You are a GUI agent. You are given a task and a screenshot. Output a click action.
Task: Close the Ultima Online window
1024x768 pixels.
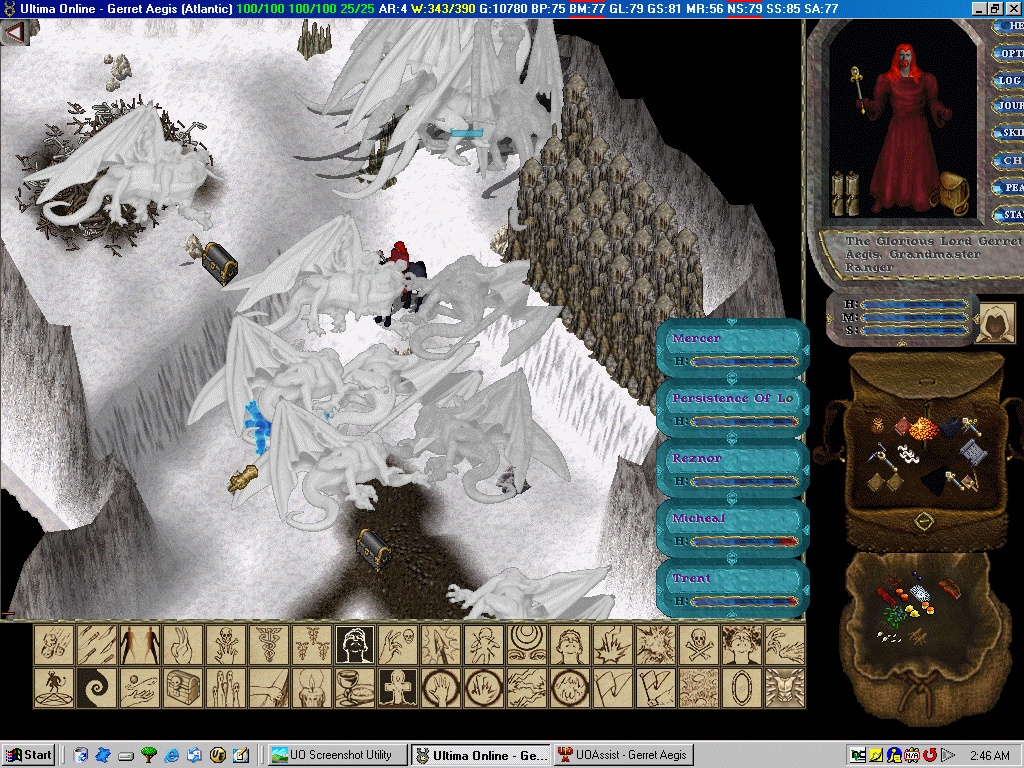(1013, 8)
